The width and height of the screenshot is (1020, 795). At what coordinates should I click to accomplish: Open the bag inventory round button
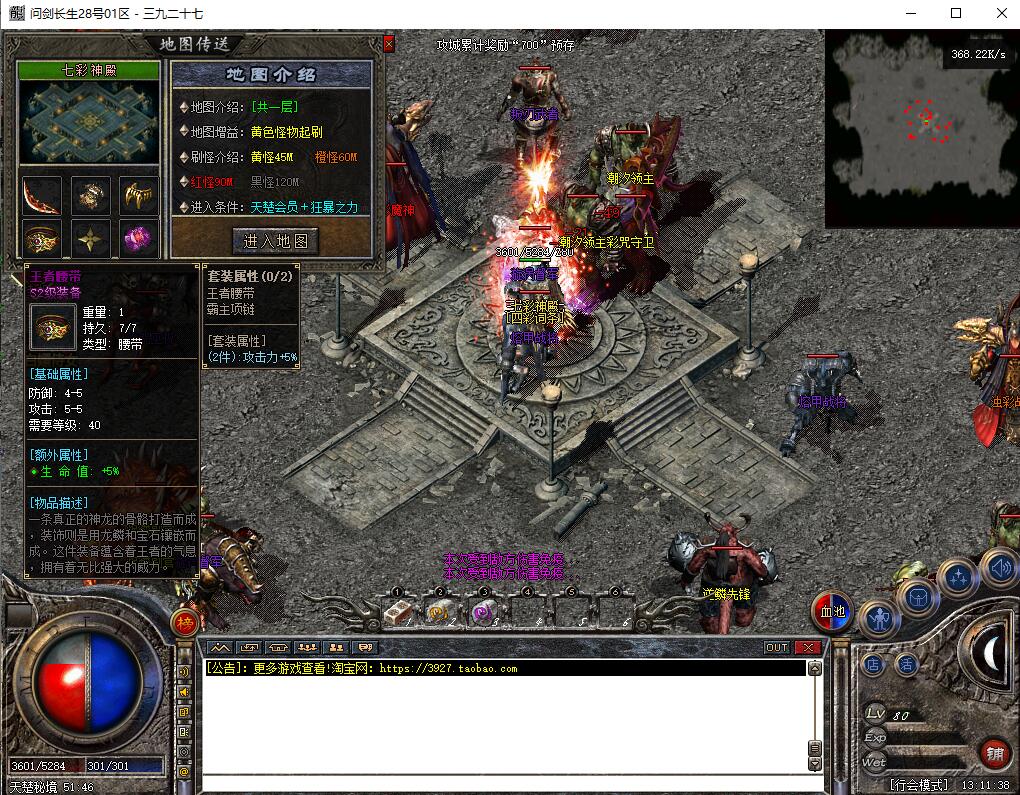tap(917, 597)
